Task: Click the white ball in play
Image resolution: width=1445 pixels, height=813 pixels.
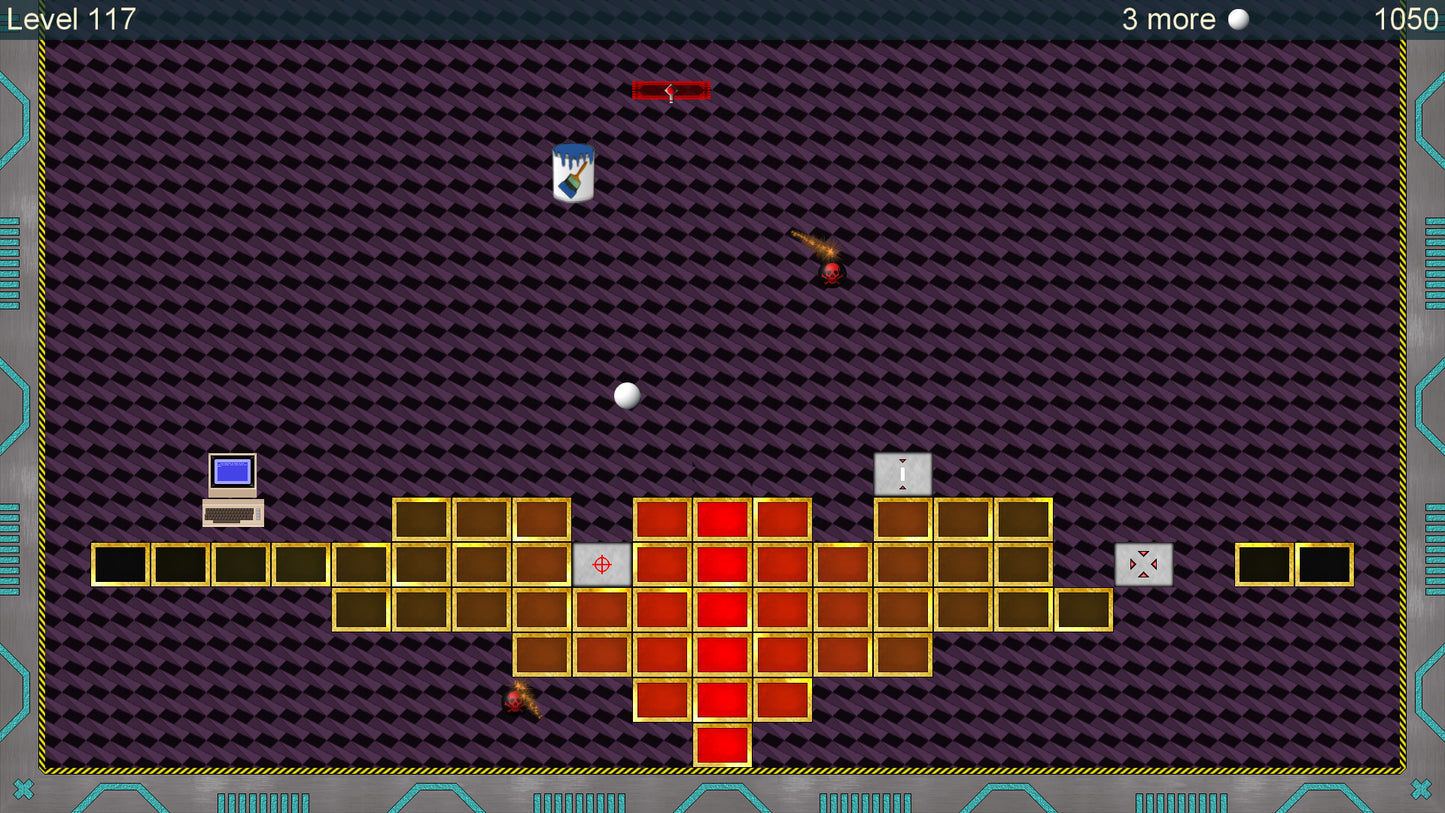Action: point(627,395)
